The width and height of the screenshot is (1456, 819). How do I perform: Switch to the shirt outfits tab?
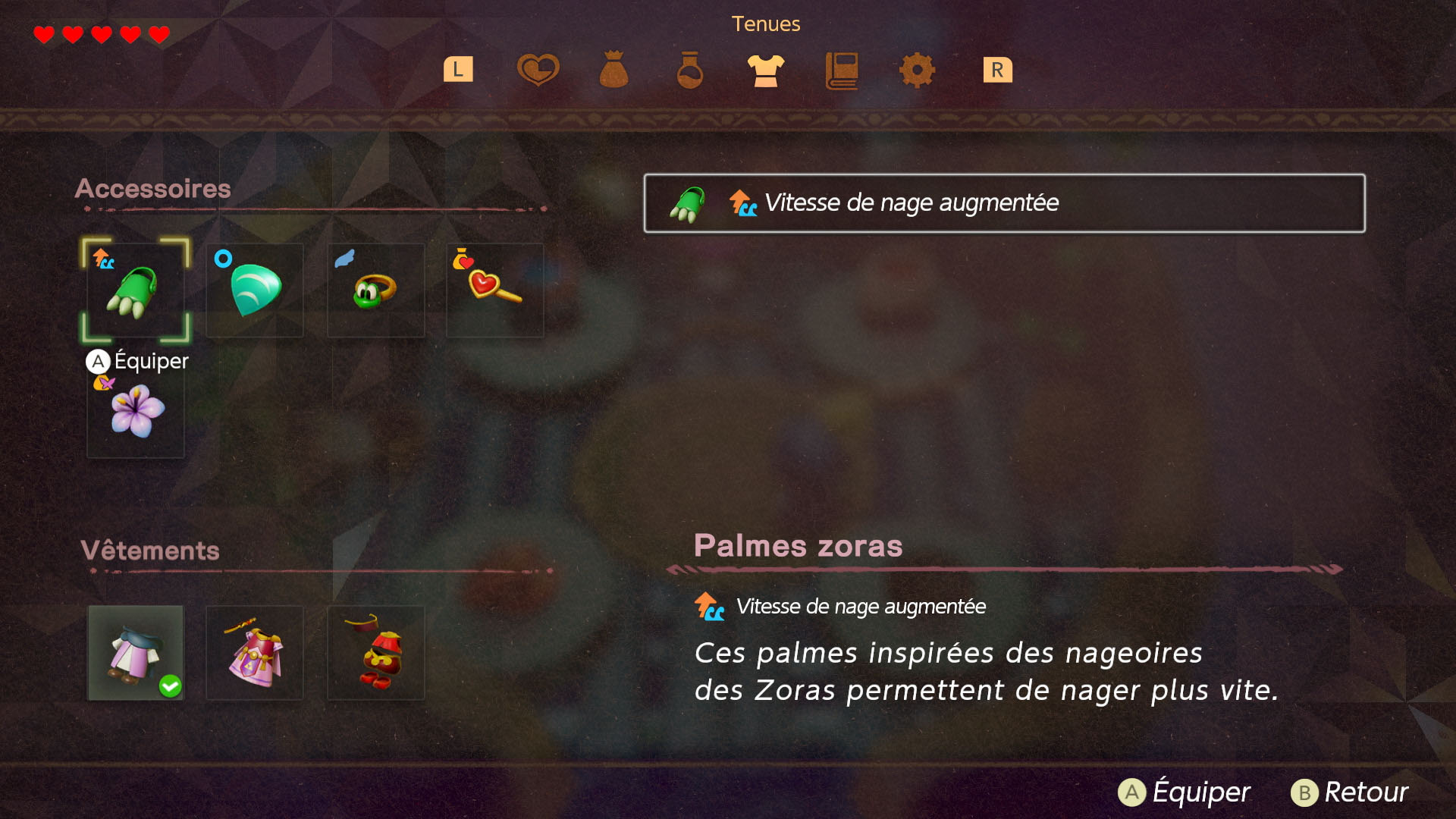[766, 71]
